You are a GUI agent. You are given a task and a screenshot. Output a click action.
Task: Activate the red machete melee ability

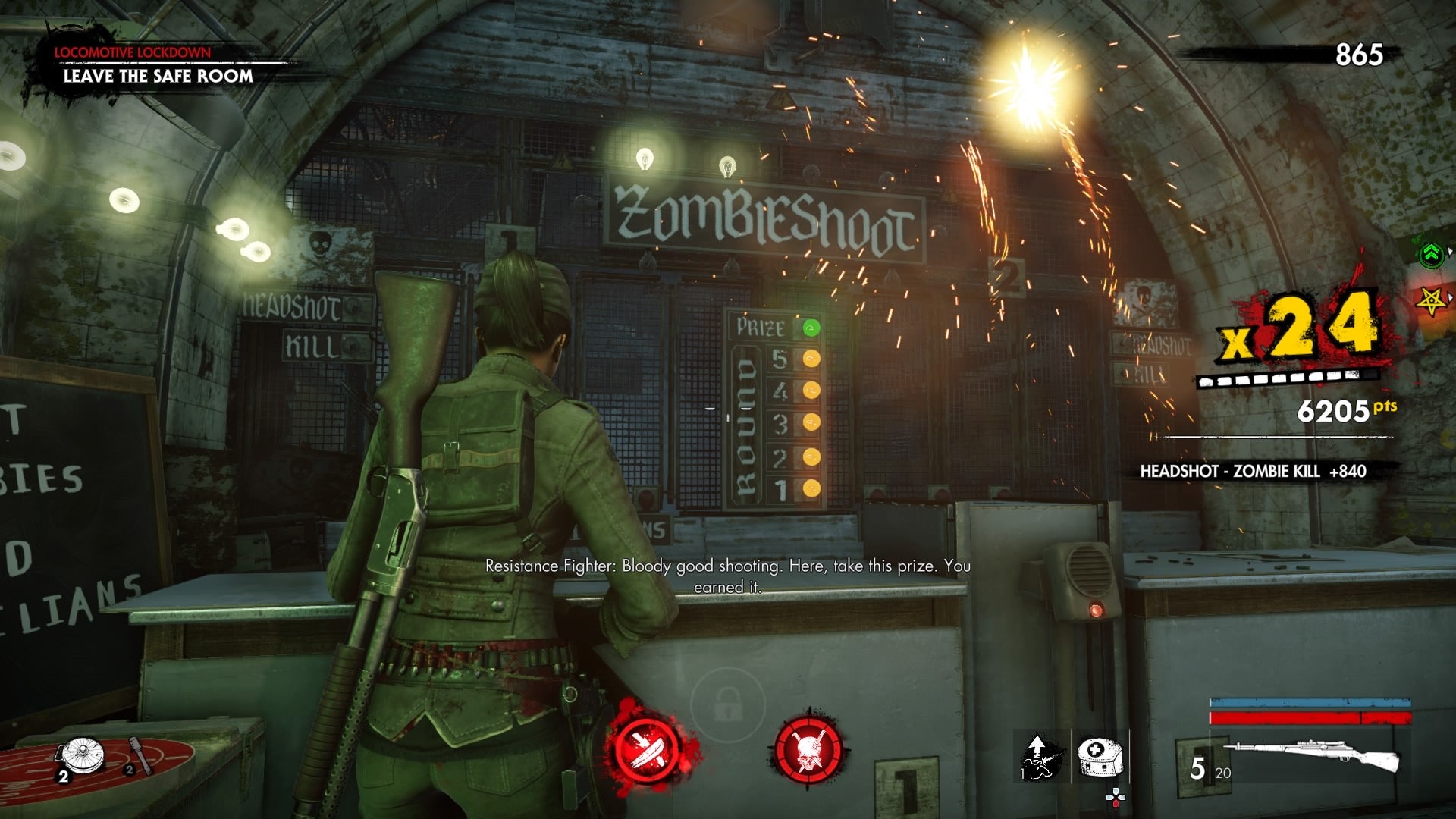pos(650,750)
